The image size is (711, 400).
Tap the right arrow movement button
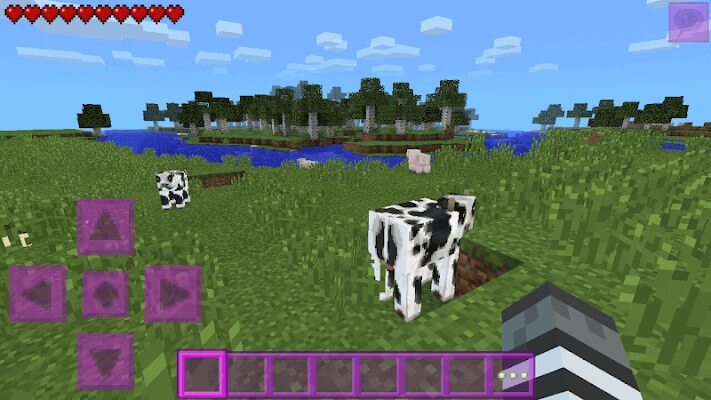(172, 293)
